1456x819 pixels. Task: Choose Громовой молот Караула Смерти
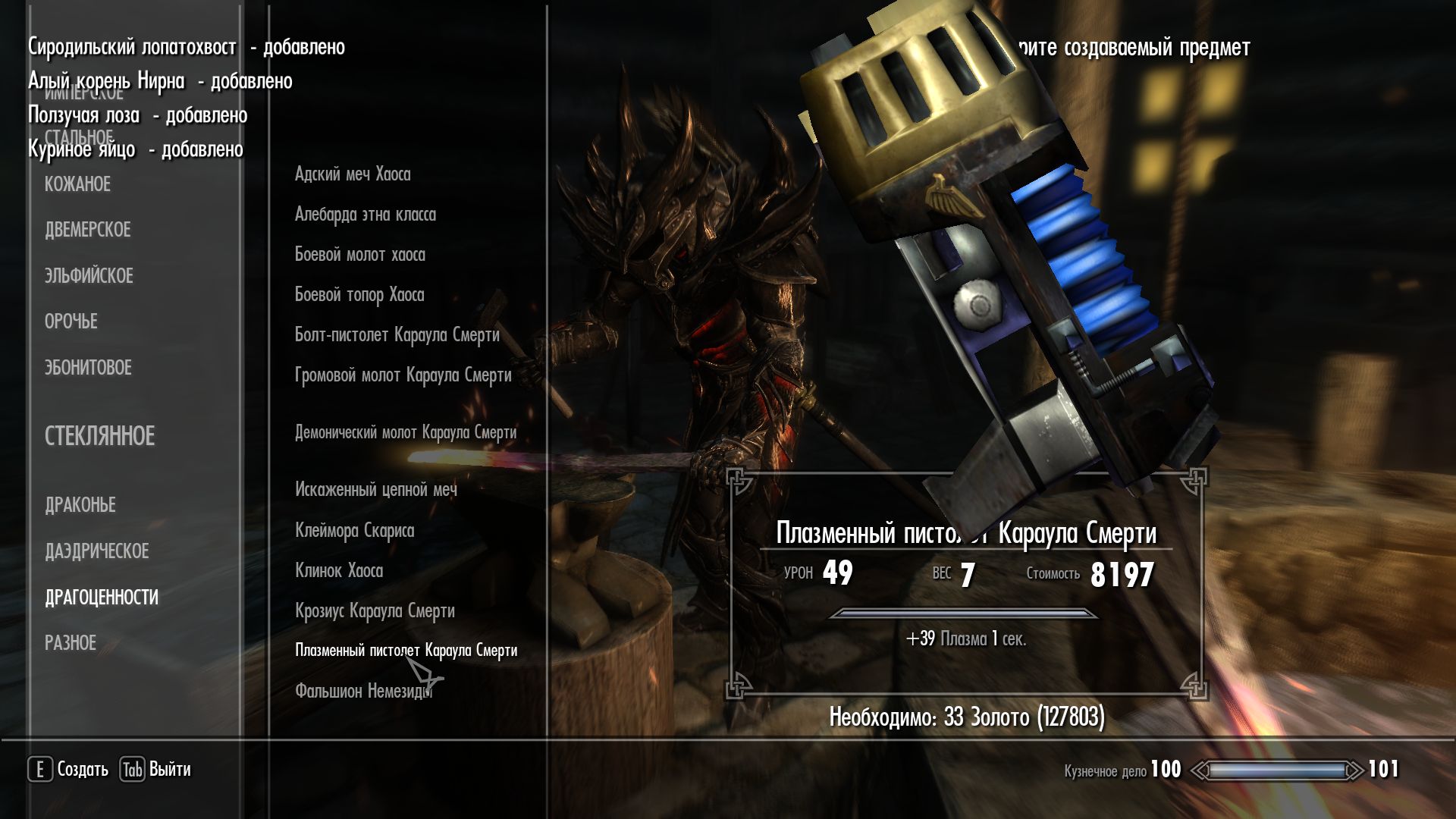tap(403, 375)
